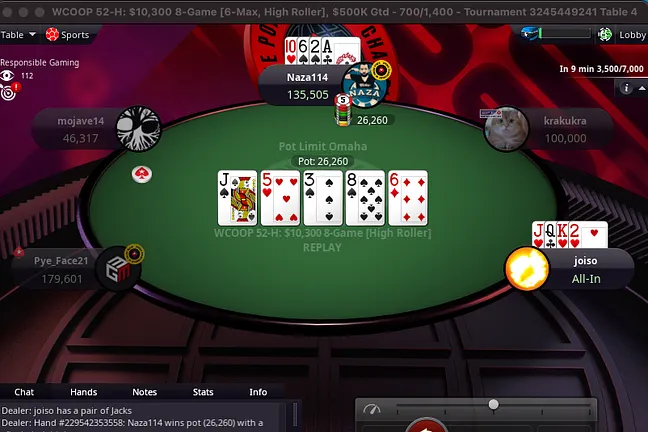Open the Notes tab
The width and height of the screenshot is (648, 432).
click(144, 392)
